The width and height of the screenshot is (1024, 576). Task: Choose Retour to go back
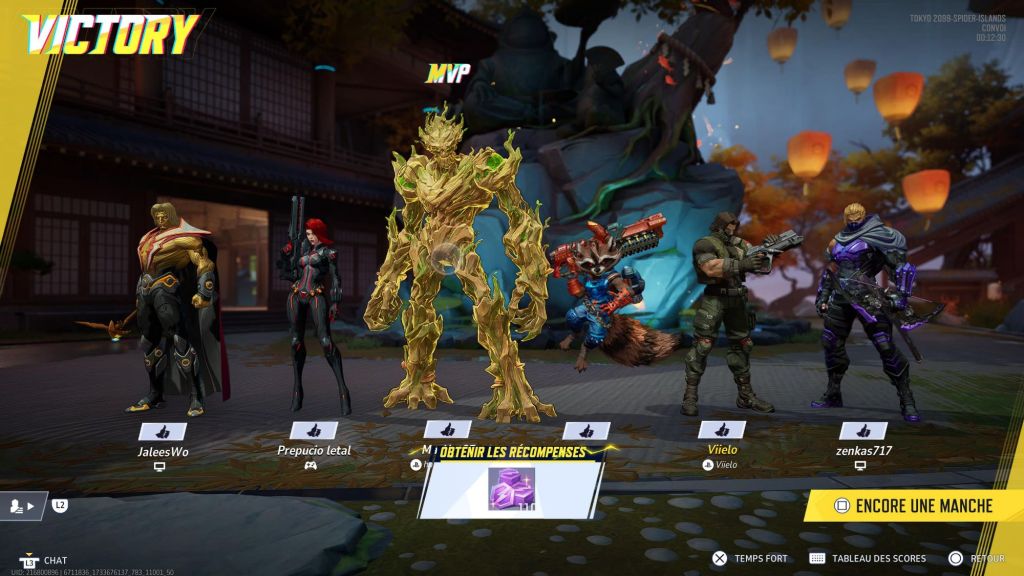(x=980, y=558)
